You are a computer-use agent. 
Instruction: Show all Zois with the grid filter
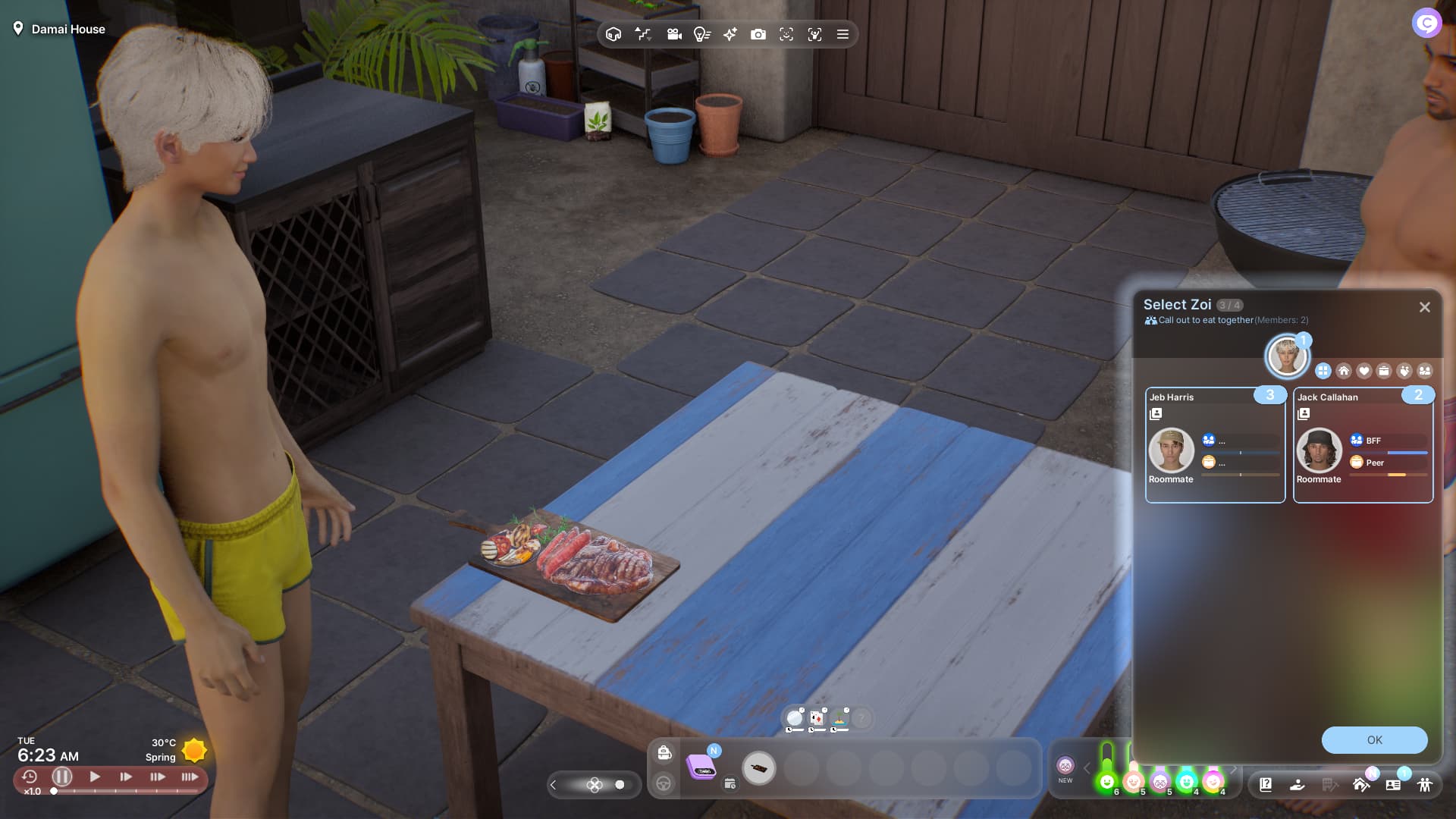[1323, 371]
